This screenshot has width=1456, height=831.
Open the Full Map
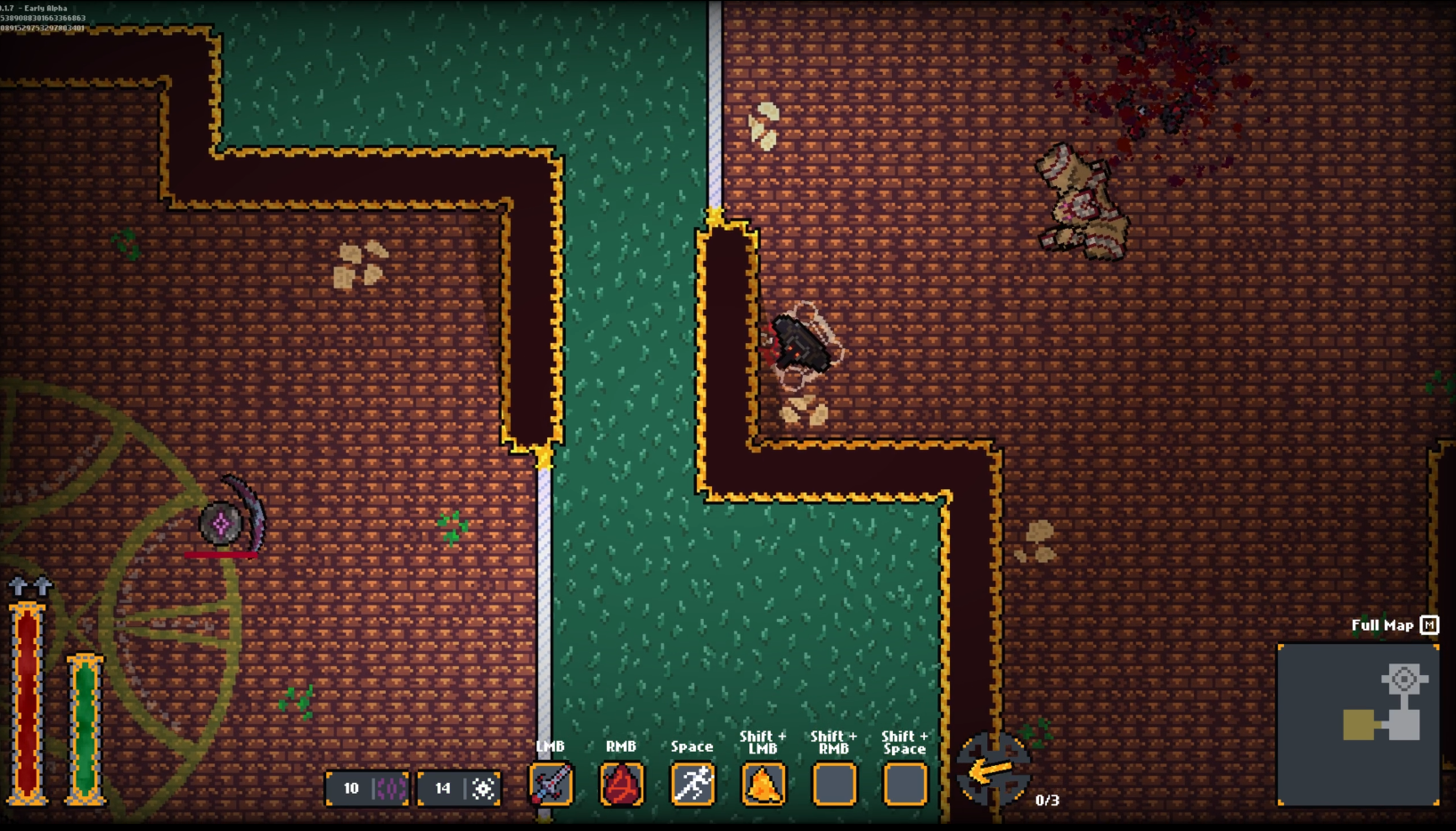click(1394, 625)
